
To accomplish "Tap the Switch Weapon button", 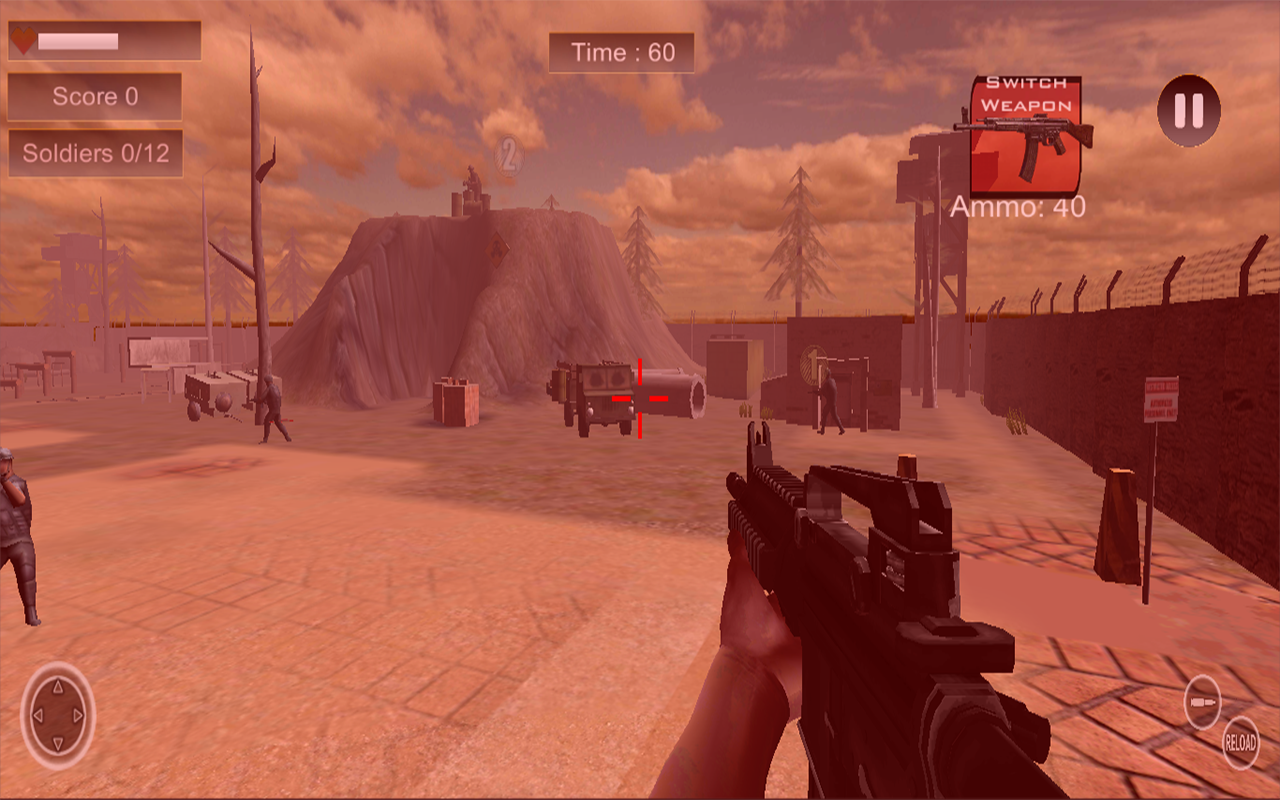I will tap(1025, 135).
